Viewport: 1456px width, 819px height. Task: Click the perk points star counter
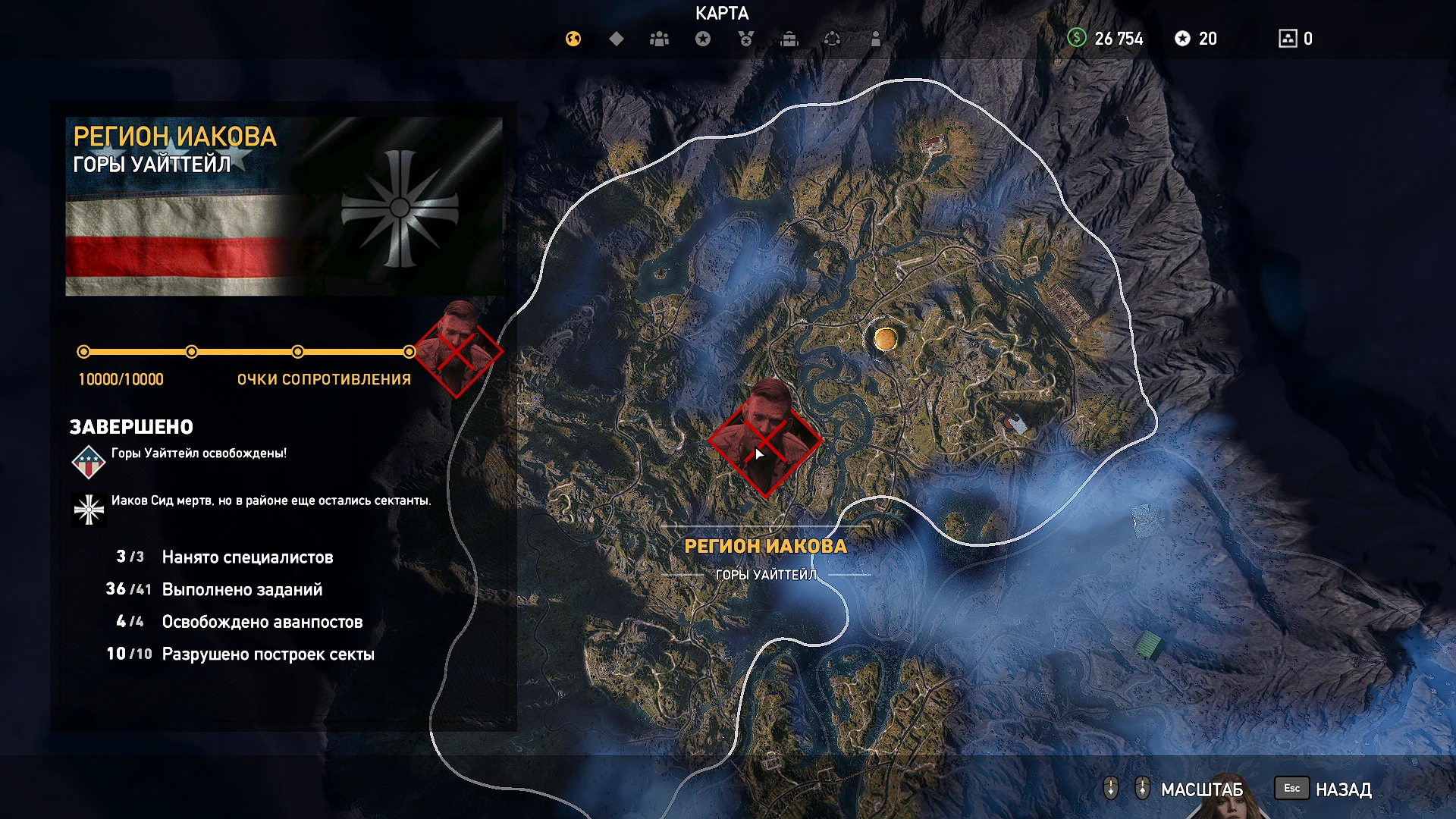tap(1194, 39)
